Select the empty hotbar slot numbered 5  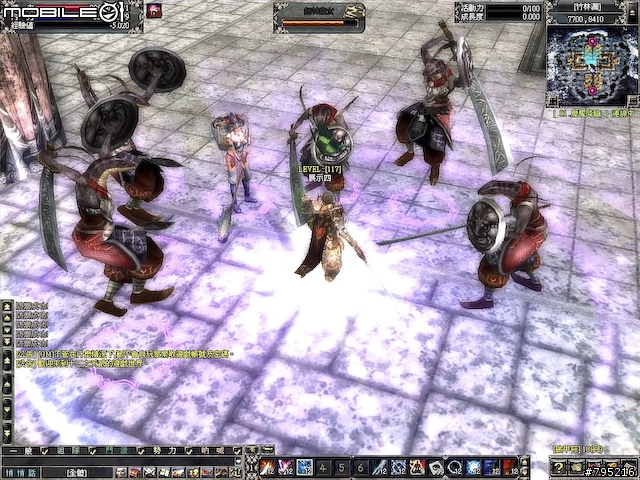(x=342, y=467)
